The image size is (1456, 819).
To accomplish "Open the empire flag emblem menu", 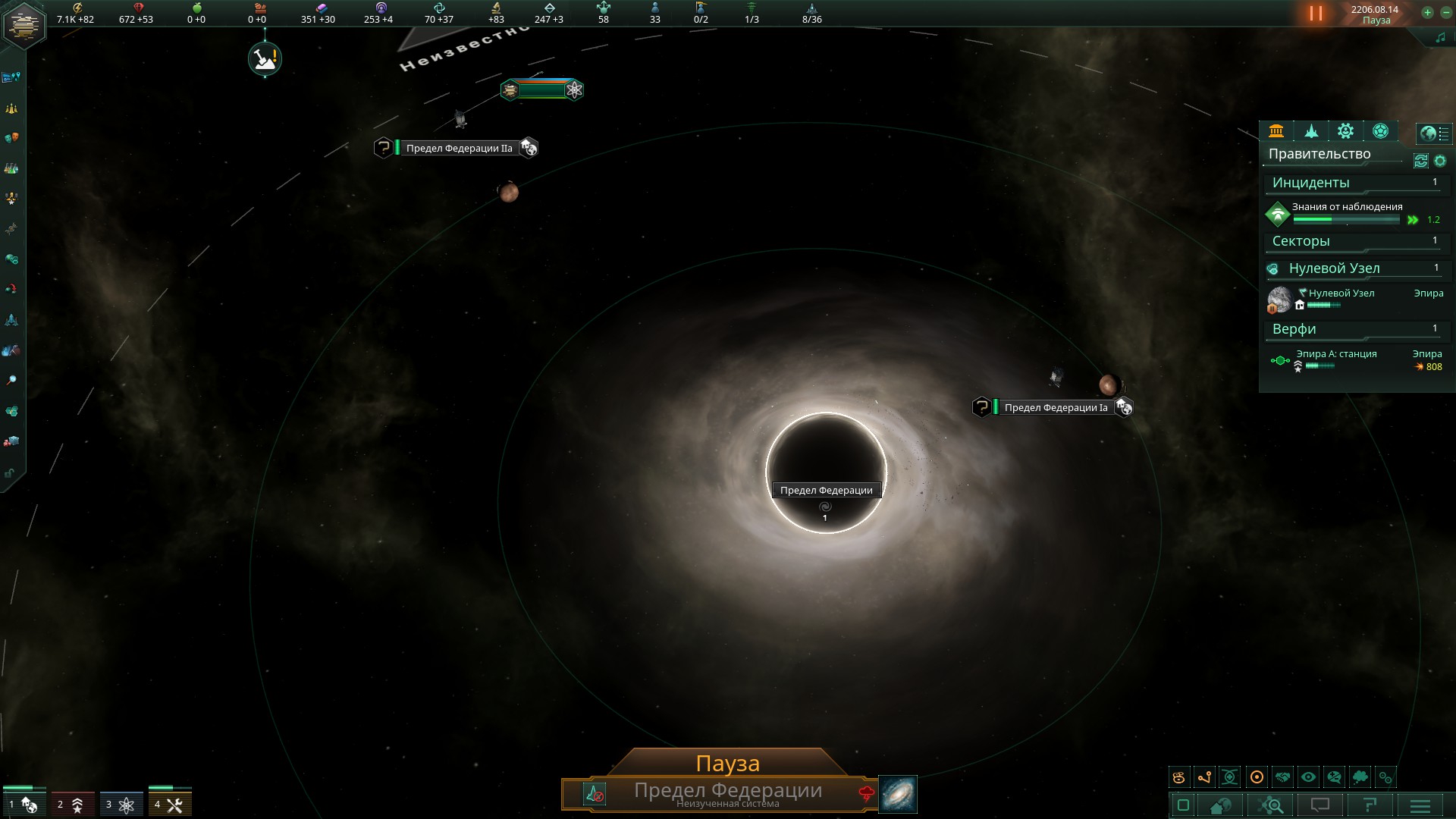I will (x=24, y=24).
